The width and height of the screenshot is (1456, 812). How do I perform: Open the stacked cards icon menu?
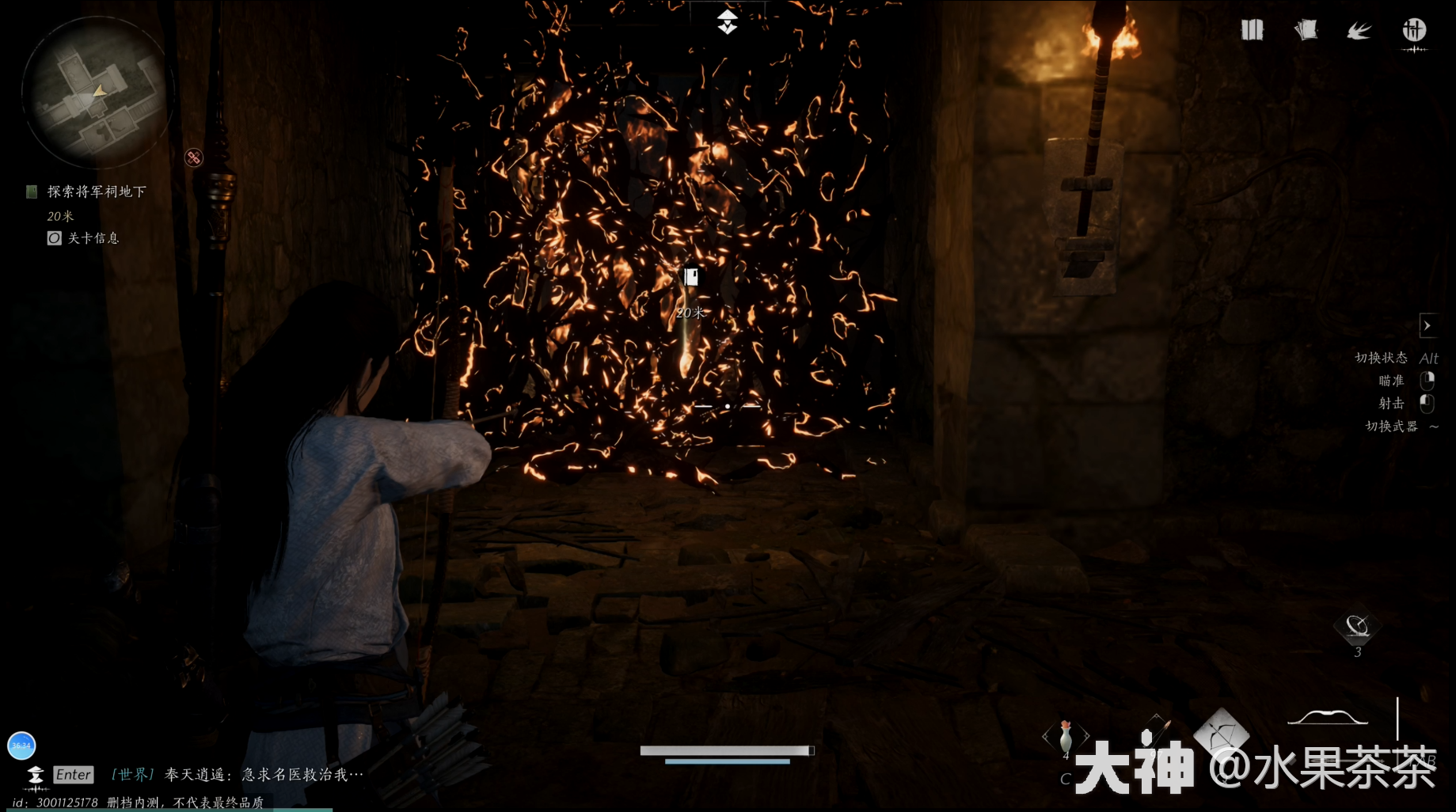[x=1306, y=31]
